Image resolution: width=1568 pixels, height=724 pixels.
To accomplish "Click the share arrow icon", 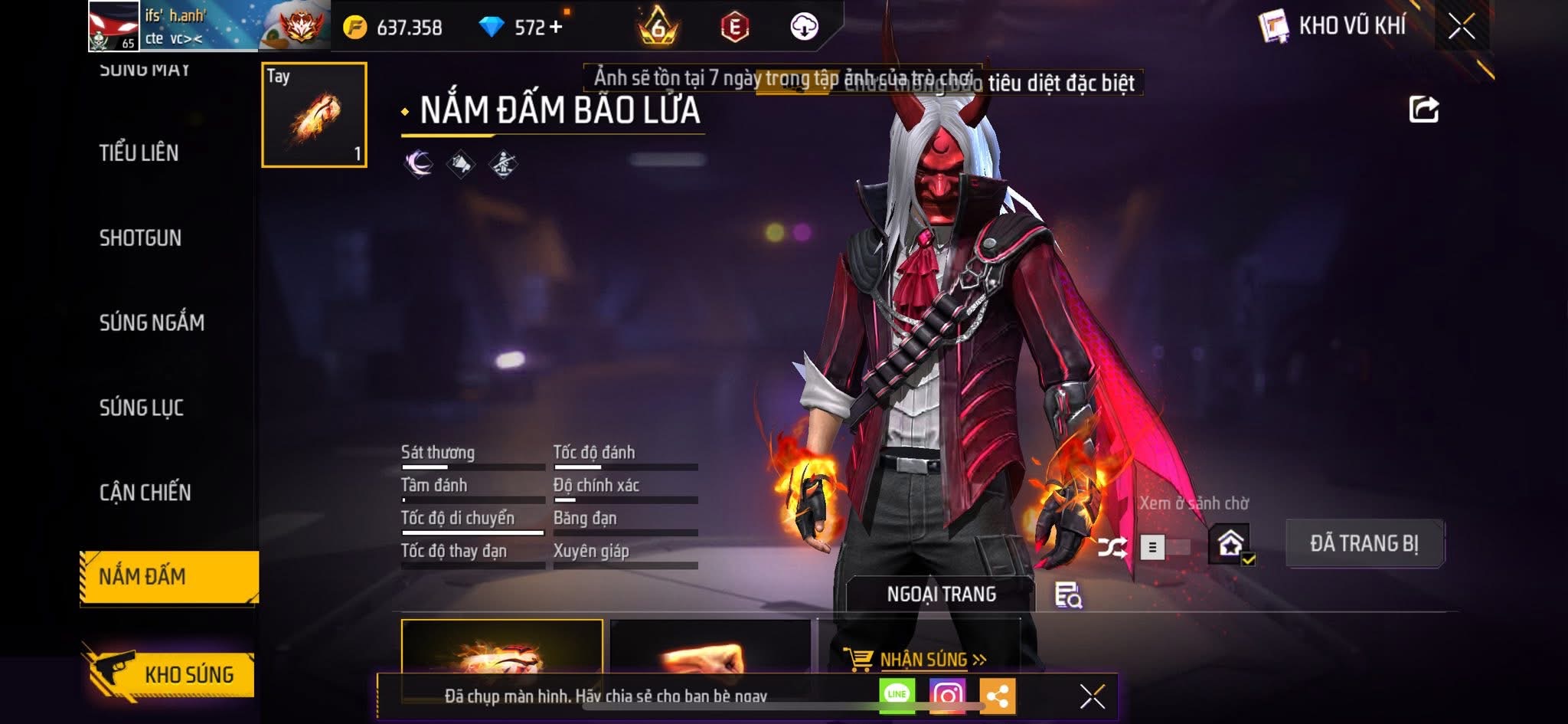I will coord(1423,110).
